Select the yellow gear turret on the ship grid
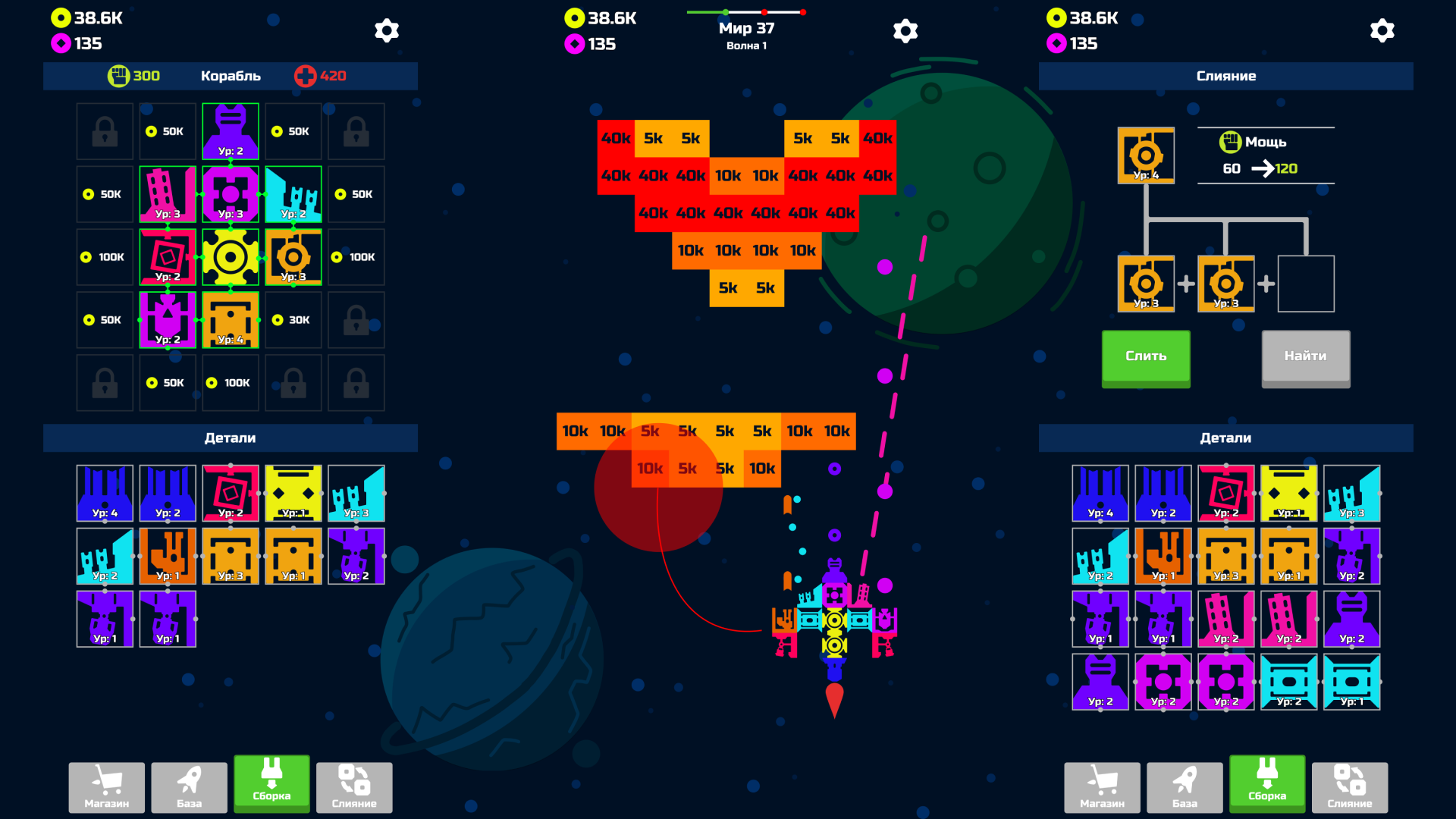The height and width of the screenshot is (819, 1456). tap(231, 256)
